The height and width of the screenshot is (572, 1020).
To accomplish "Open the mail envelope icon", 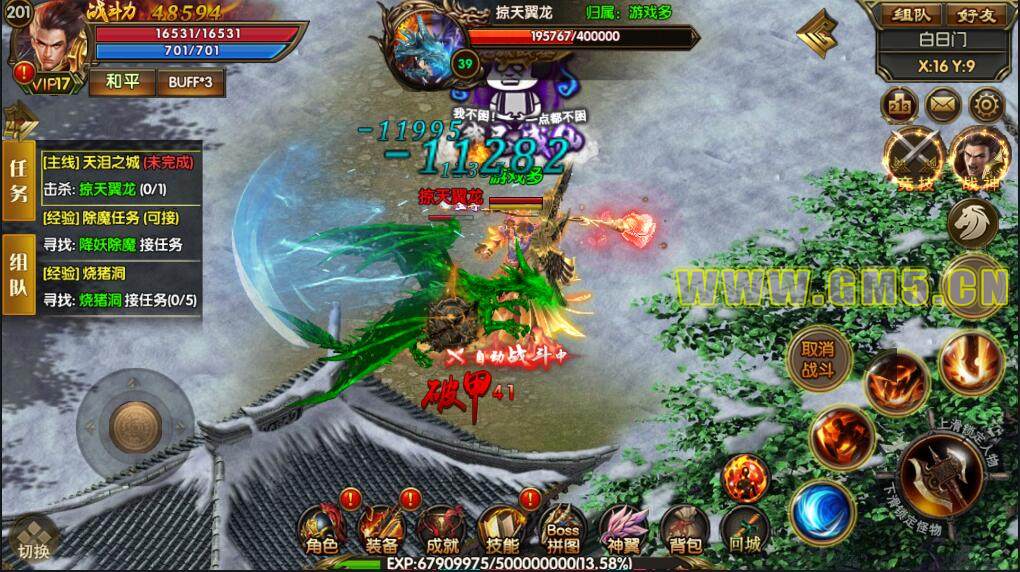I will (941, 104).
